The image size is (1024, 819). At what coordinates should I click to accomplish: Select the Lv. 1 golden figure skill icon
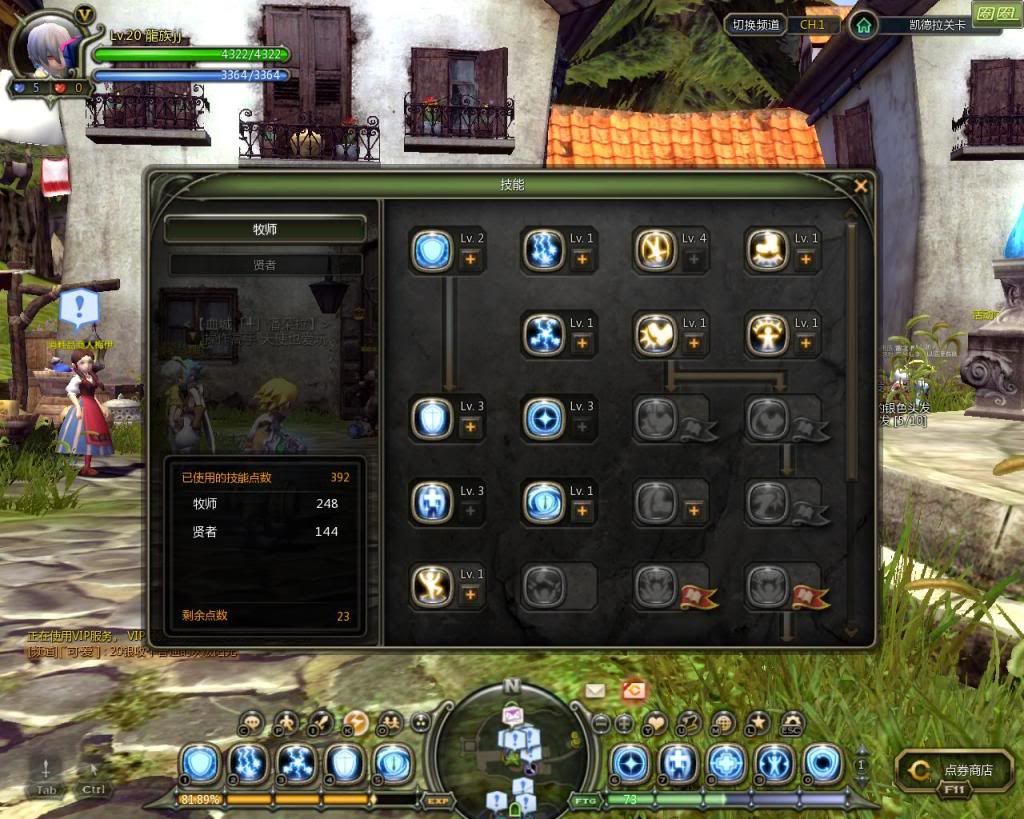click(x=432, y=586)
